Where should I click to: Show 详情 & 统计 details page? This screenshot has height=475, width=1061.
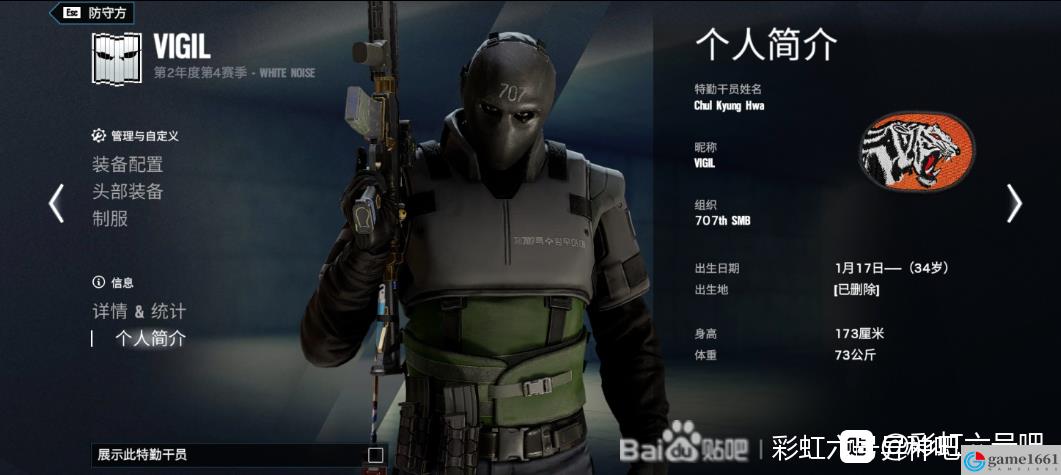(x=139, y=311)
